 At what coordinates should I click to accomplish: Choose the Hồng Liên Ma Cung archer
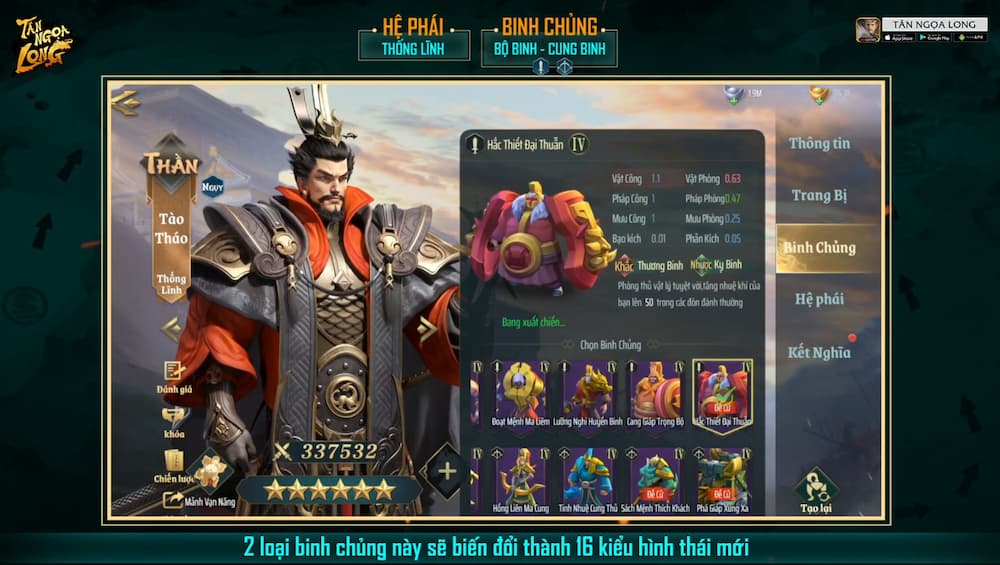[x=519, y=476]
